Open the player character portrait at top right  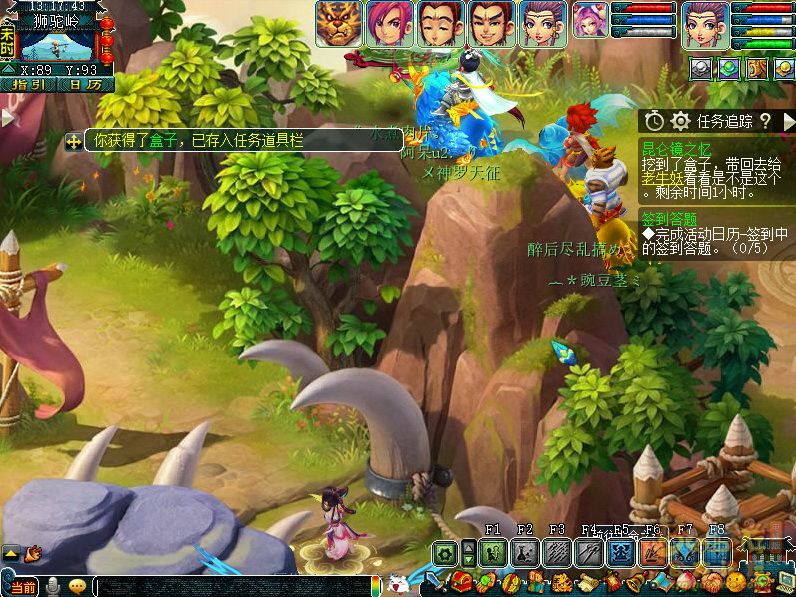pos(705,23)
